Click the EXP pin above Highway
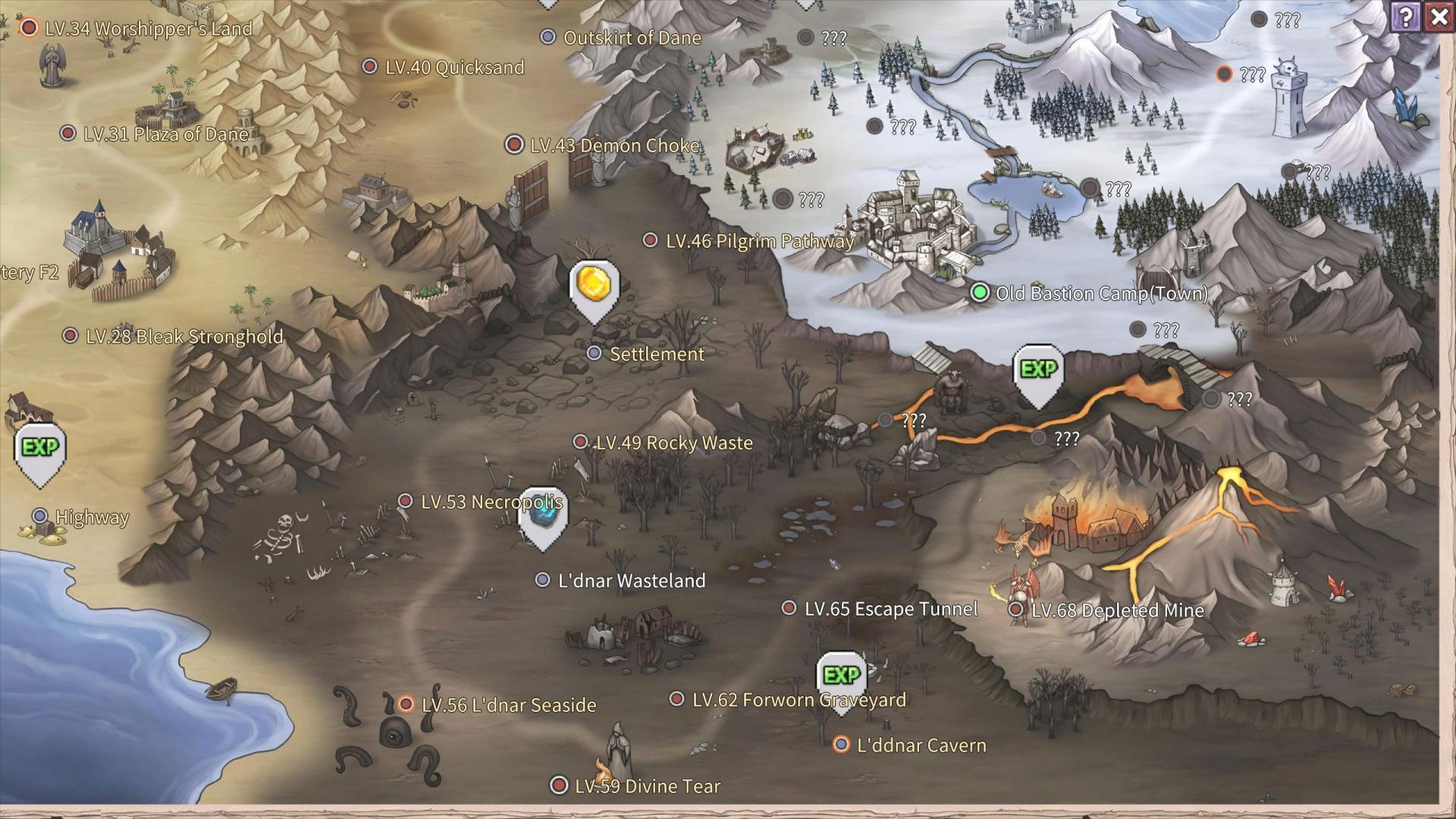This screenshot has width=1456, height=819. (x=40, y=450)
